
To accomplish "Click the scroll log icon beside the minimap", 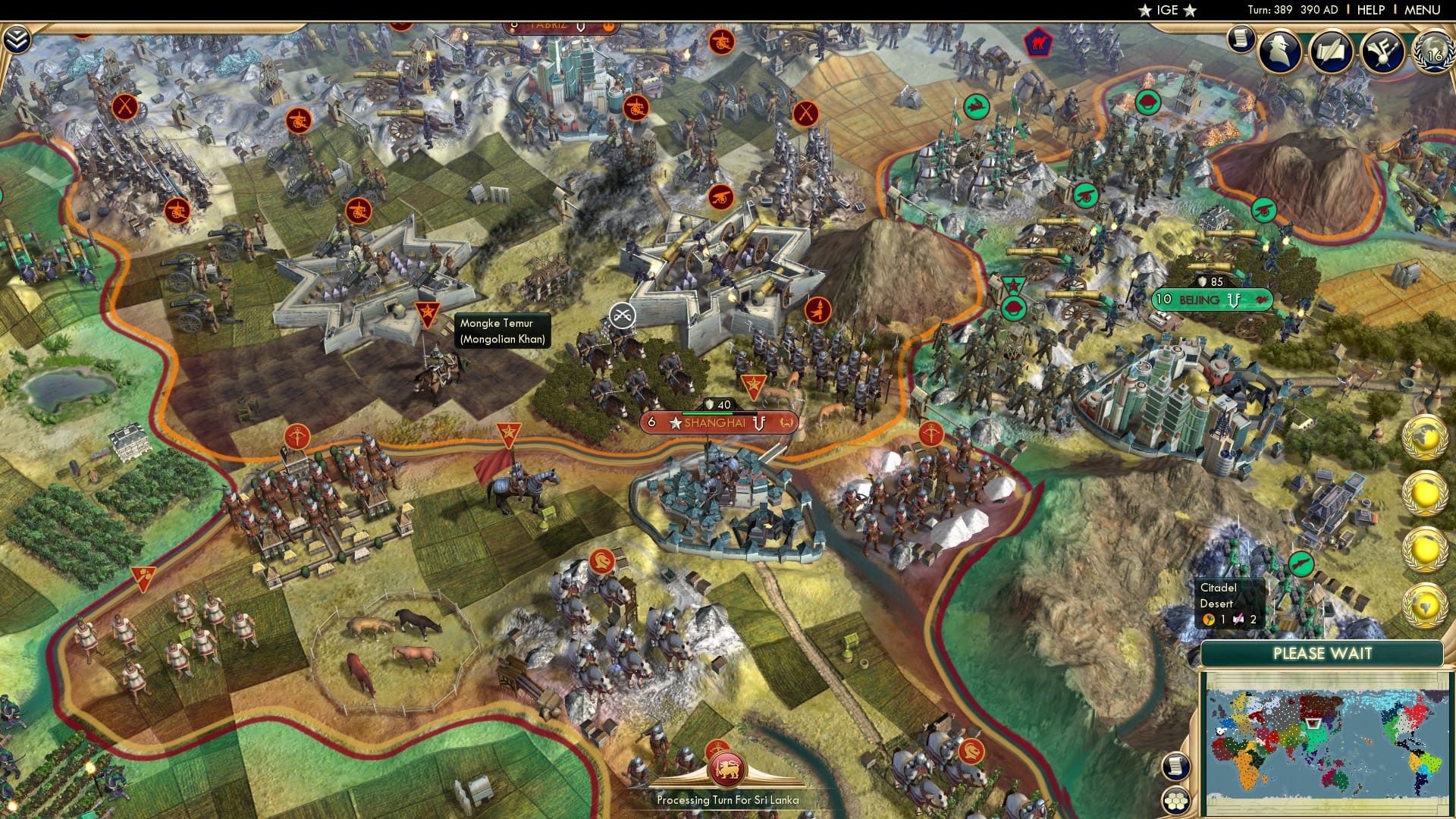I will (1175, 766).
